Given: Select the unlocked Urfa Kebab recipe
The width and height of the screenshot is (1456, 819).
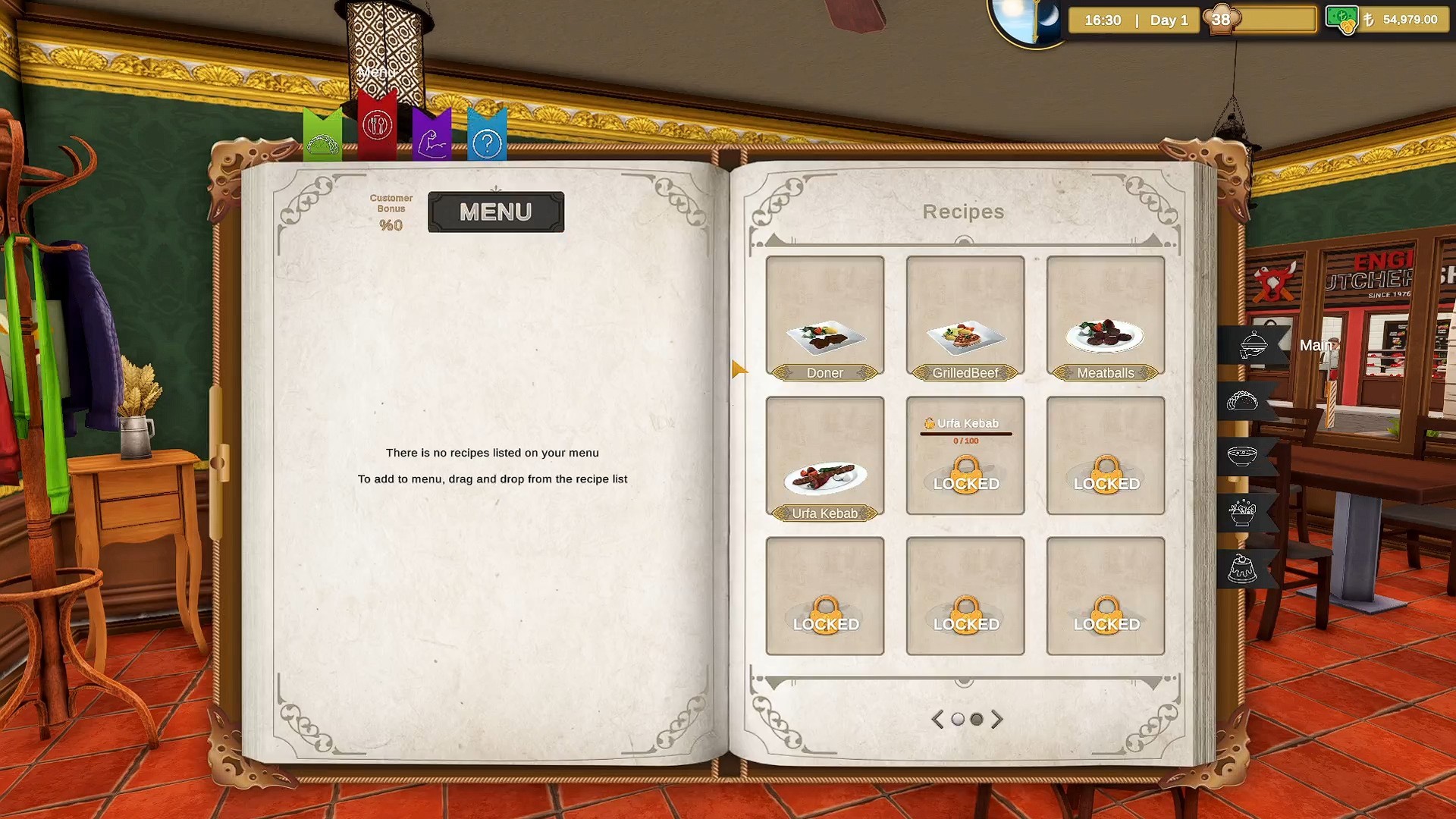Looking at the screenshot, I should [x=824, y=457].
